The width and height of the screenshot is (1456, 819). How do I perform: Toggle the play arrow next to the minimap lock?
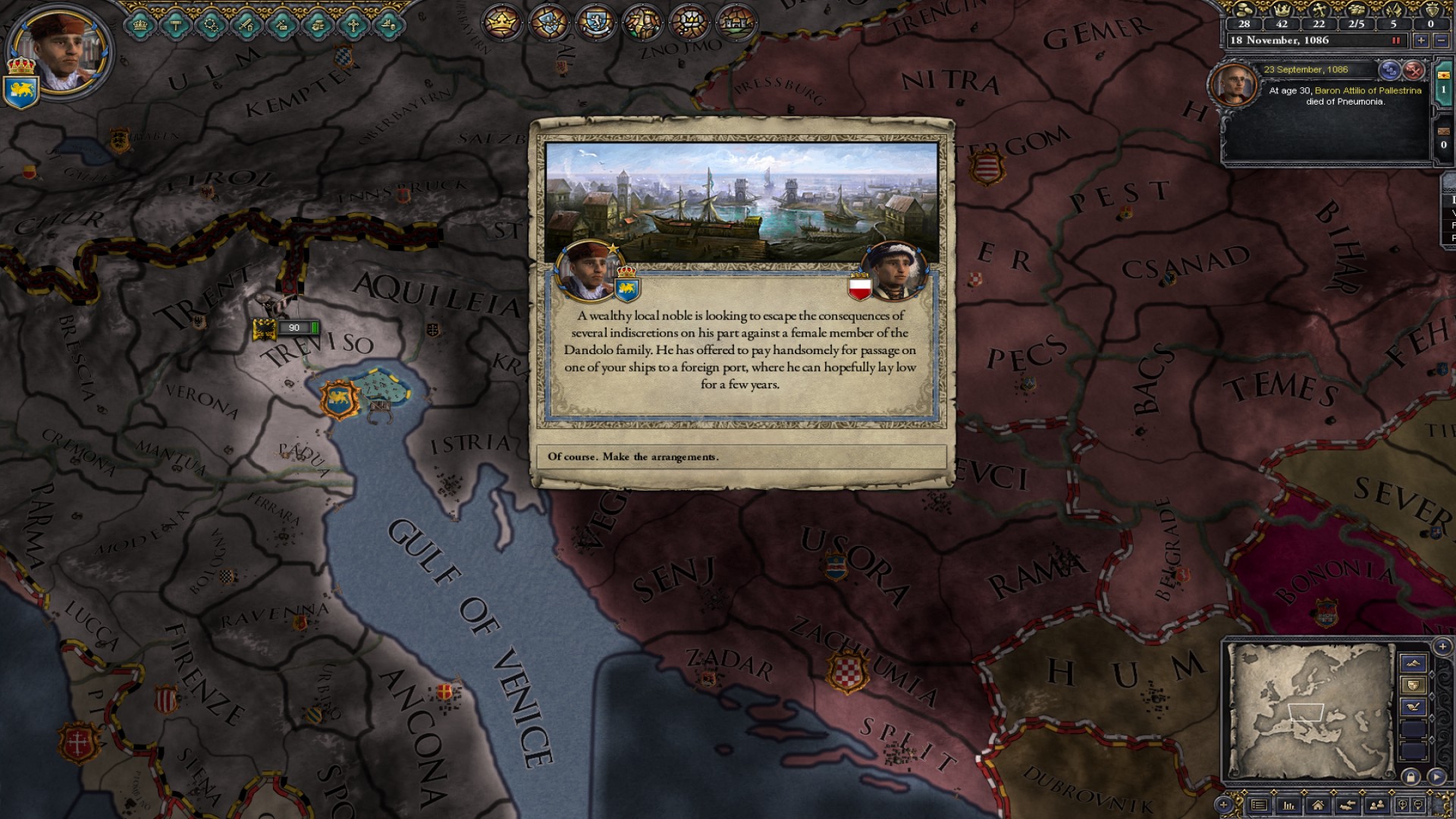(x=1436, y=777)
